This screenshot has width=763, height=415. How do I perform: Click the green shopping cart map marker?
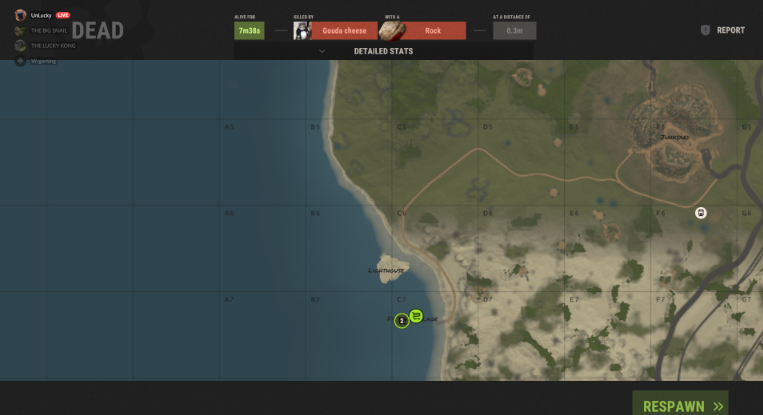point(416,316)
